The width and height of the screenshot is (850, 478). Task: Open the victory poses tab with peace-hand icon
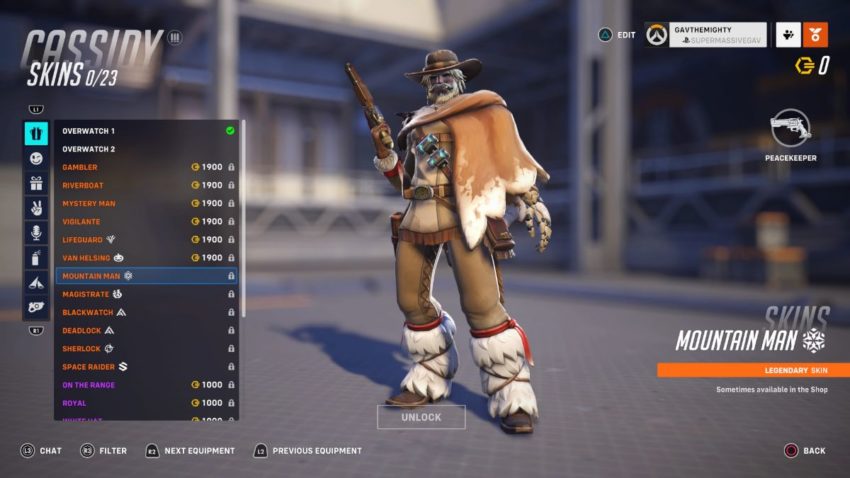pos(36,208)
